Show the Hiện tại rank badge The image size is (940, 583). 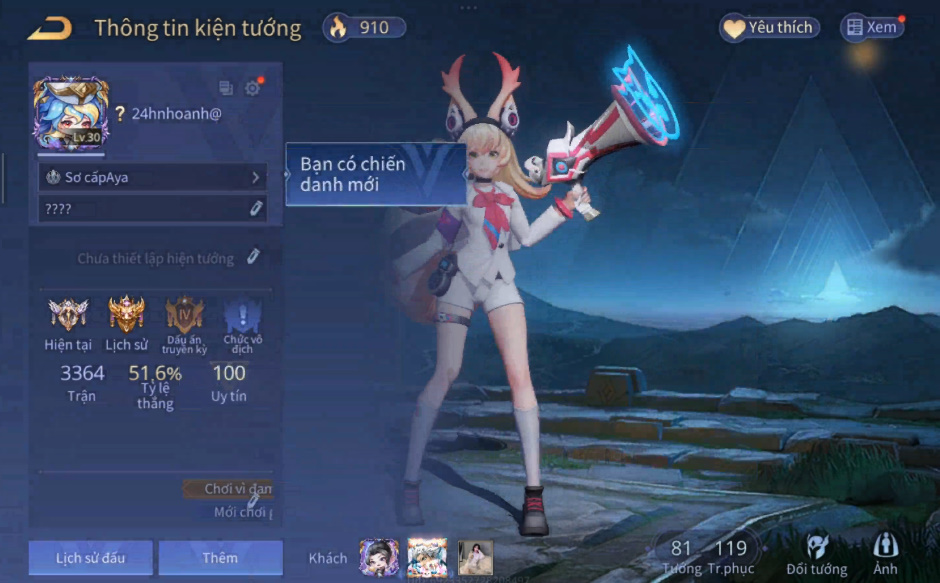(x=68, y=316)
